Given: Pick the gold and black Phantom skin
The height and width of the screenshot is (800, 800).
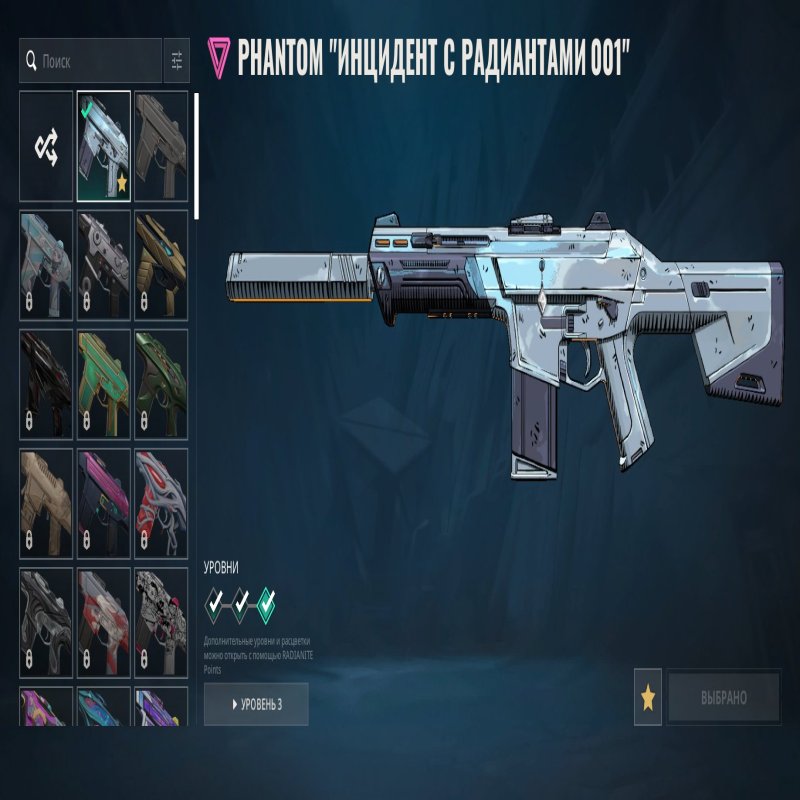Looking at the screenshot, I should click(x=161, y=265).
